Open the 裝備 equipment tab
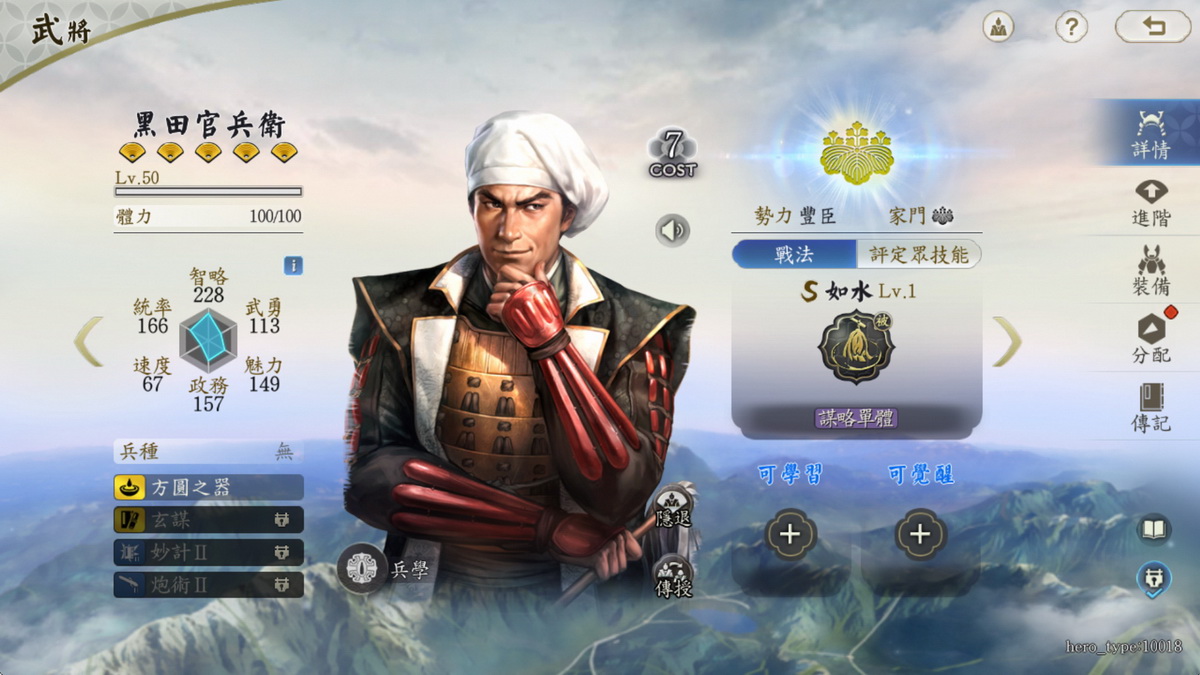1200x675 pixels. click(x=1150, y=270)
